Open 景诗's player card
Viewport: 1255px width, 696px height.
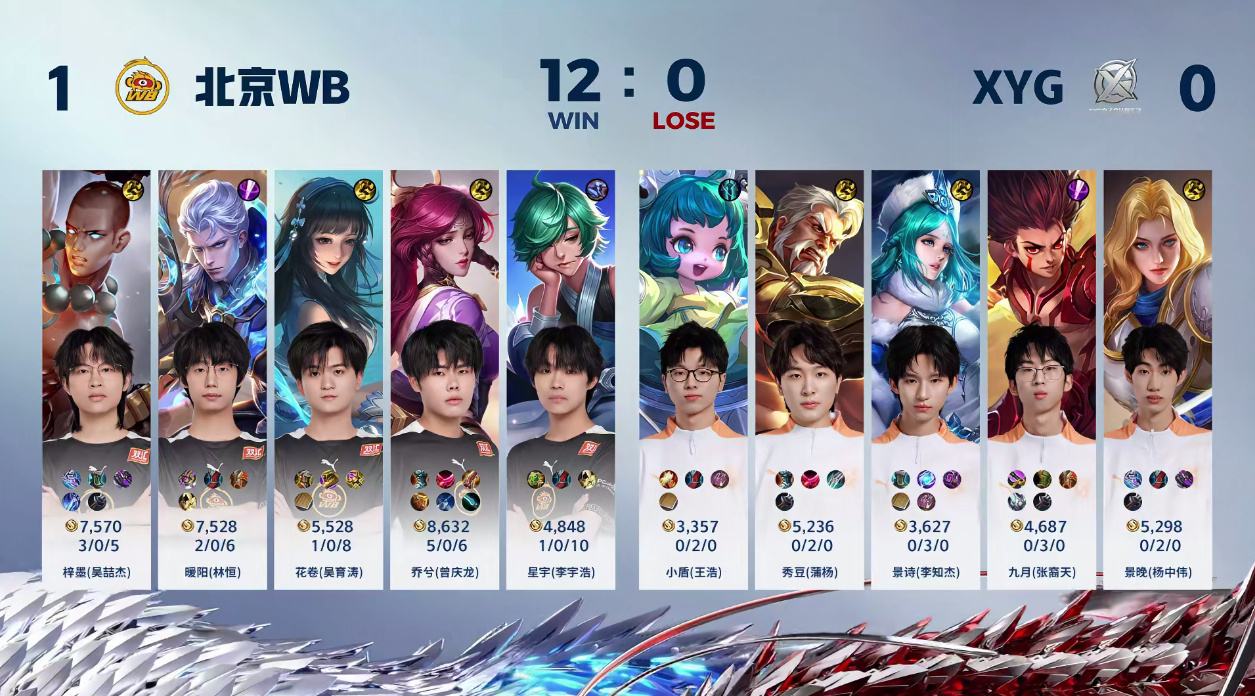point(925,378)
